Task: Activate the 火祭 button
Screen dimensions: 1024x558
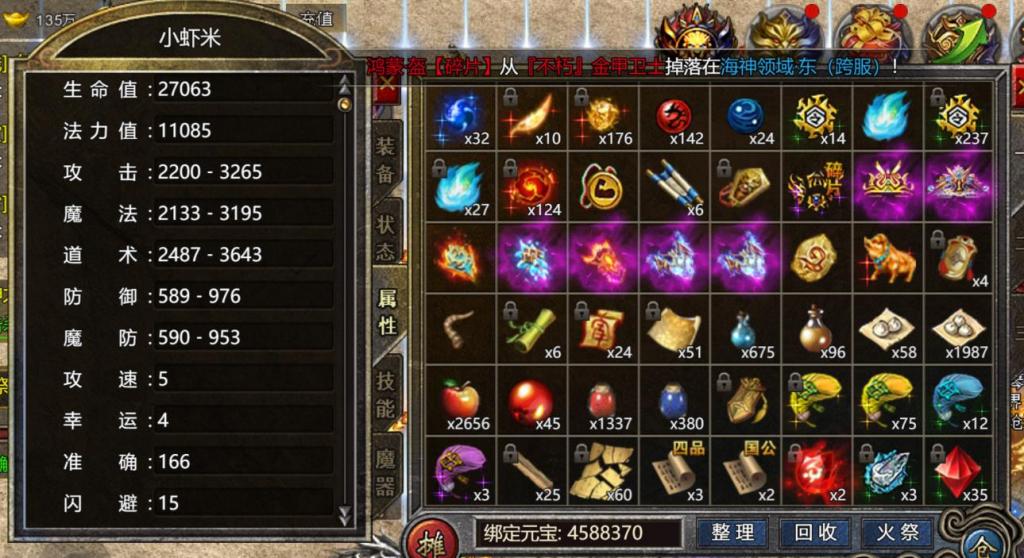Action: pyautogui.click(x=884, y=532)
